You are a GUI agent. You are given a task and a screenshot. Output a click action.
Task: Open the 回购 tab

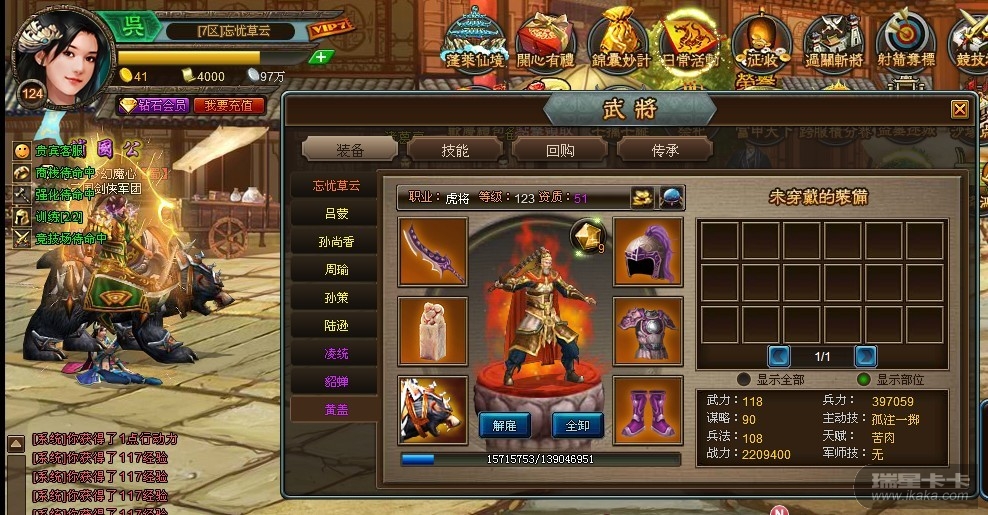click(x=560, y=150)
